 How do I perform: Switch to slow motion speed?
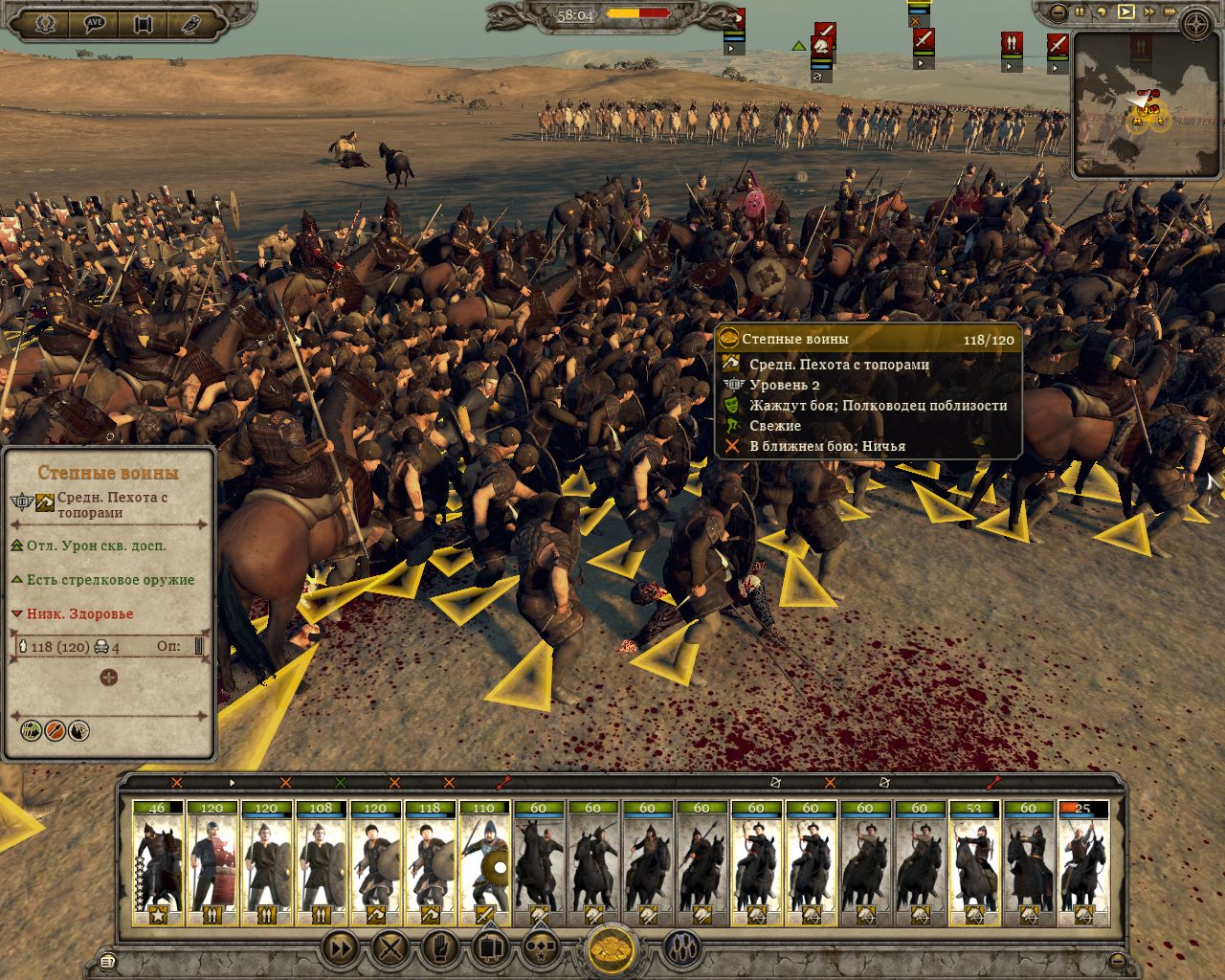(1102, 12)
